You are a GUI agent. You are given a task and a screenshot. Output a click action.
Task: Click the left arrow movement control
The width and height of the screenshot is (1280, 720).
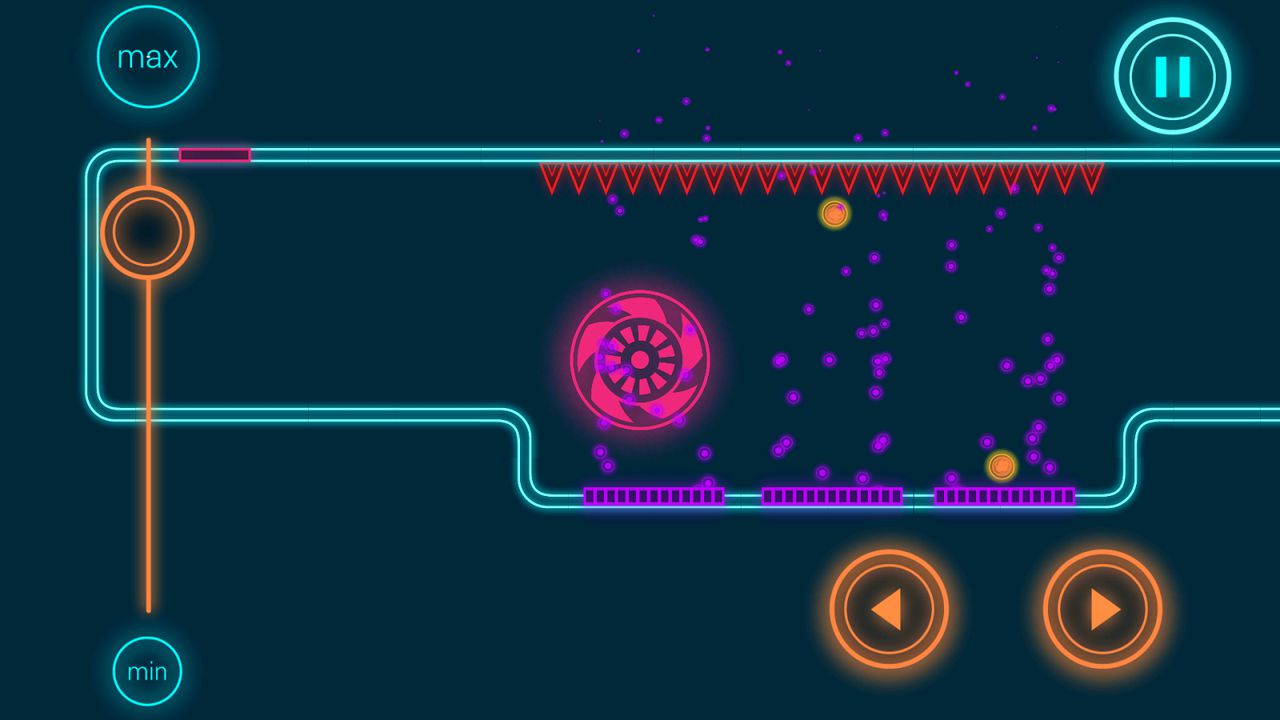pos(888,608)
